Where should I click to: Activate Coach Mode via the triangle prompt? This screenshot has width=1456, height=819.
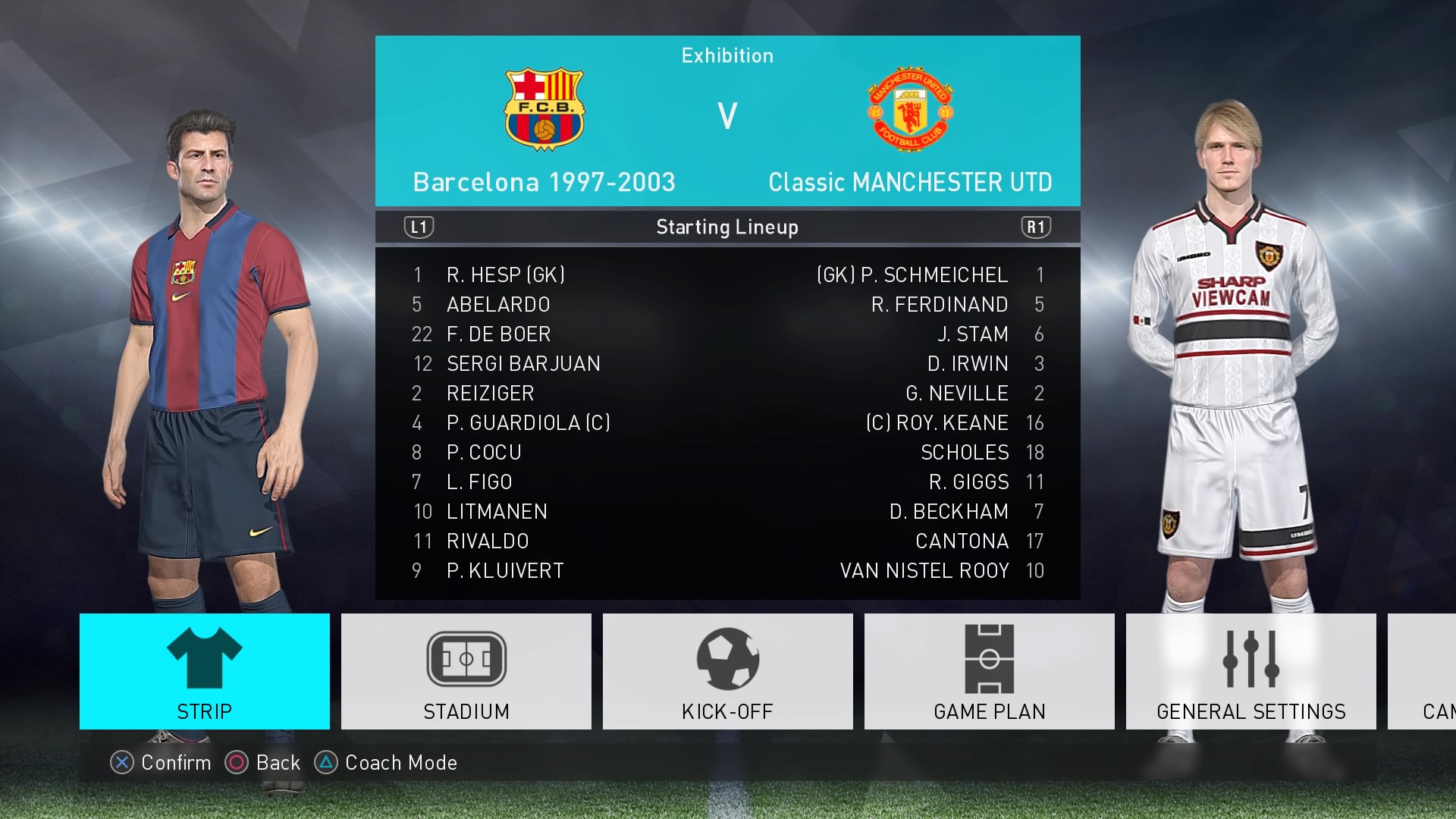click(325, 763)
